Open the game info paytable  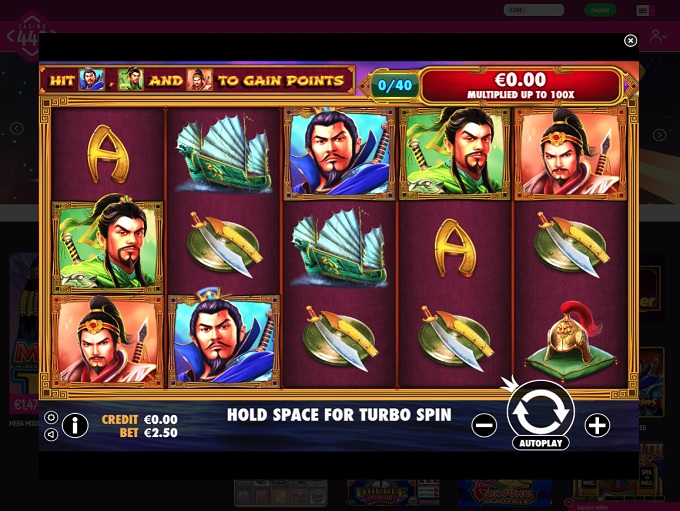(75, 425)
